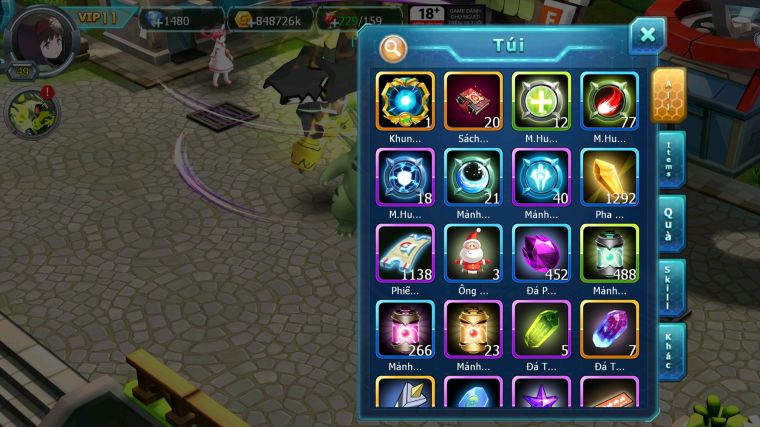The image size is (760, 427).
Task: Choose the Phiếu ticket item
Action: pos(405,253)
